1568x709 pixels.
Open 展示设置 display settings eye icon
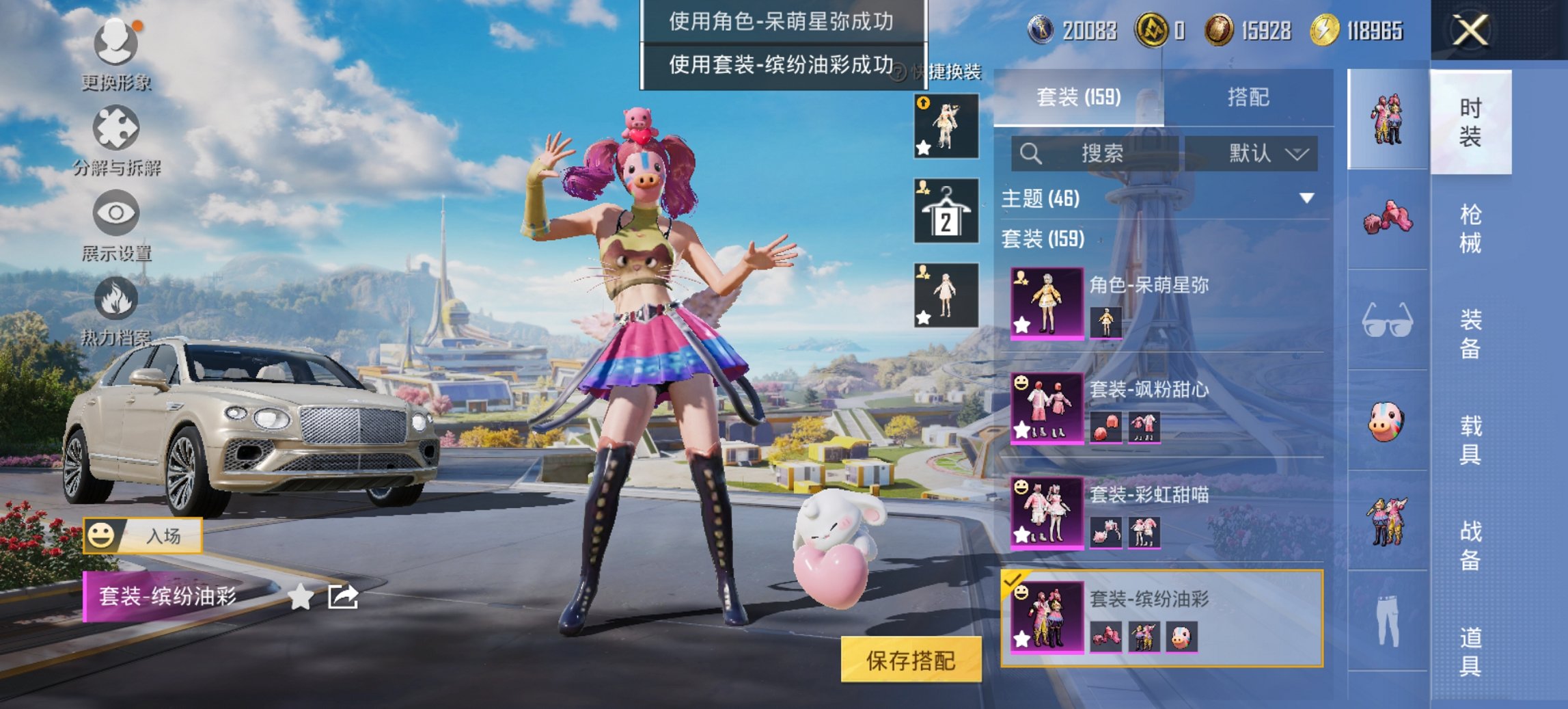pyautogui.click(x=116, y=213)
